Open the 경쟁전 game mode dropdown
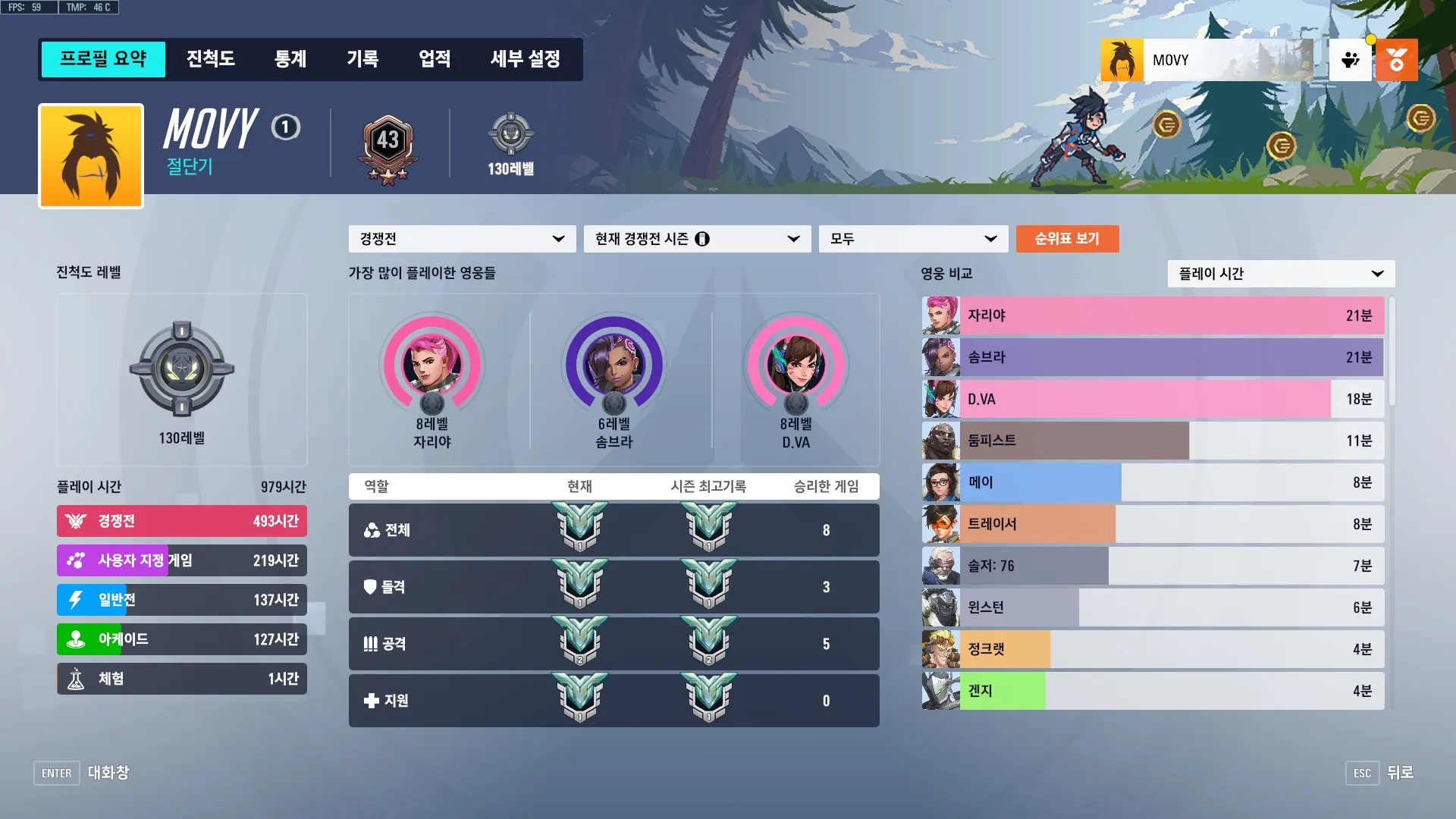 click(461, 238)
